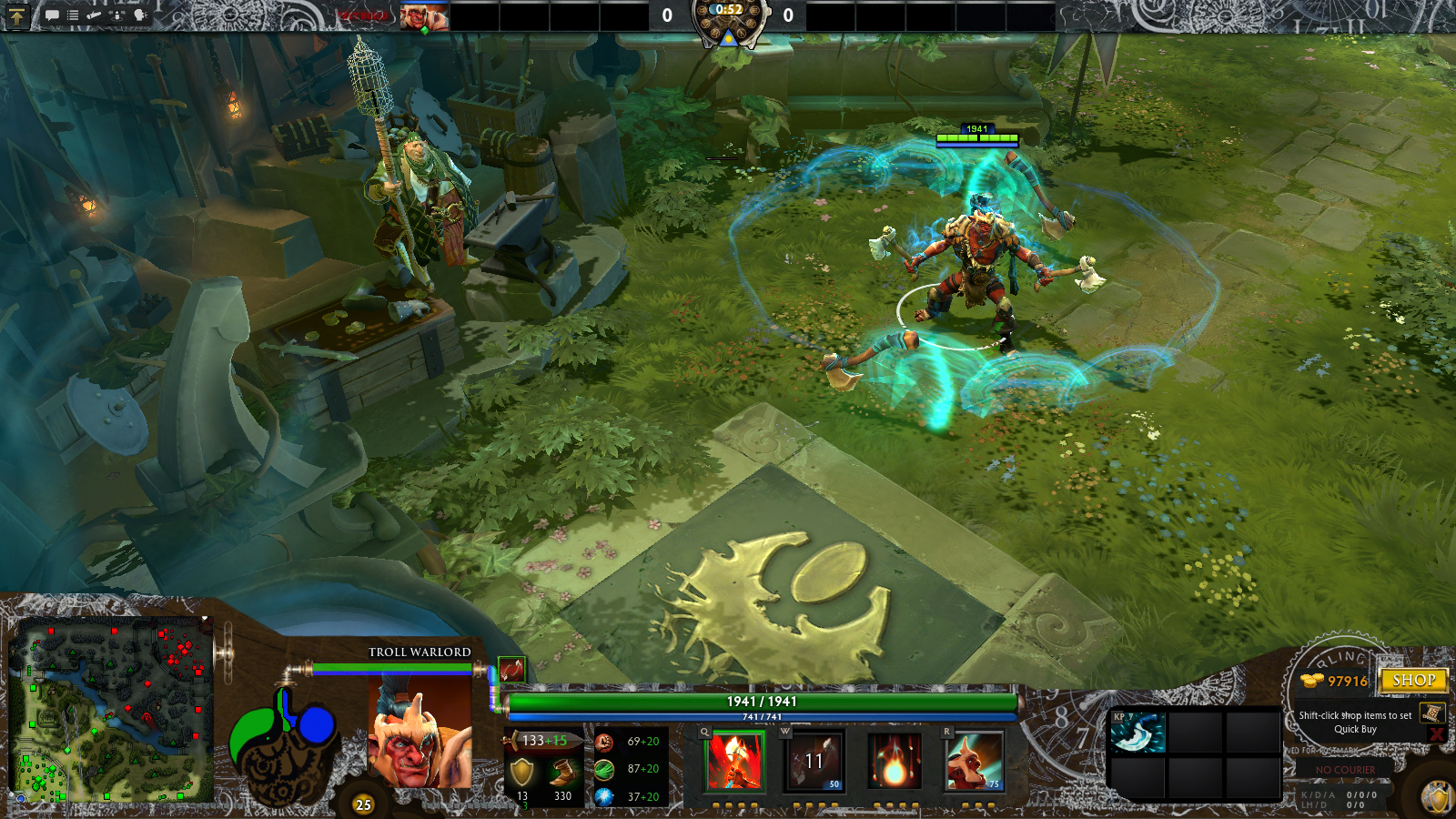Screen dimensions: 1456x819
Task: Select the Troll Warlord hero portrait
Action: pos(420,733)
